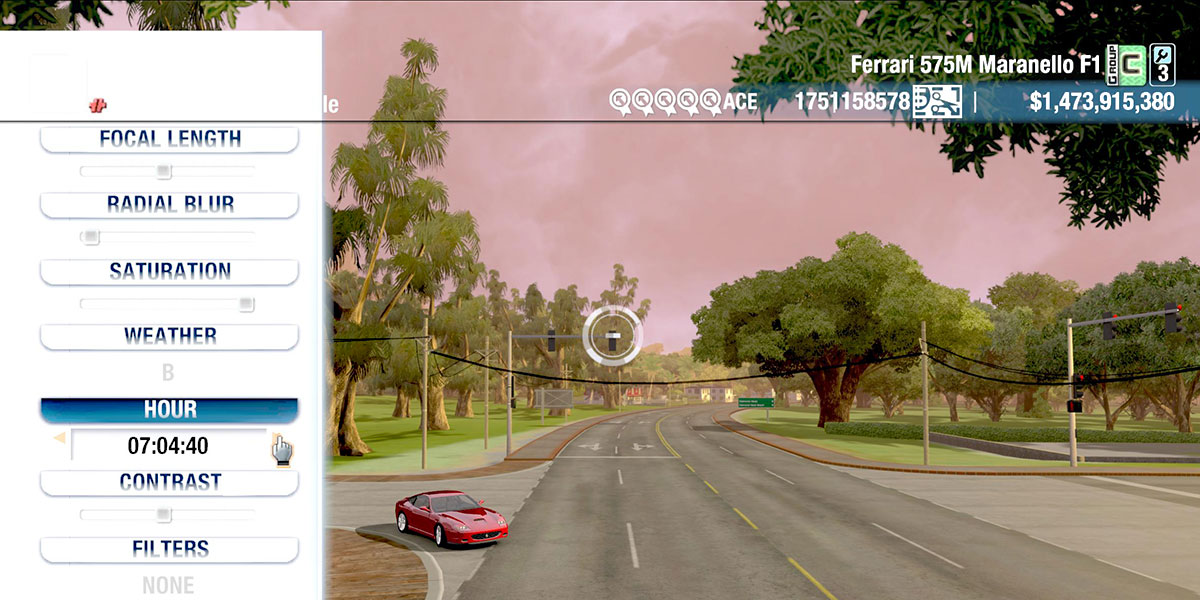Click the contrast slider handle

point(164,515)
